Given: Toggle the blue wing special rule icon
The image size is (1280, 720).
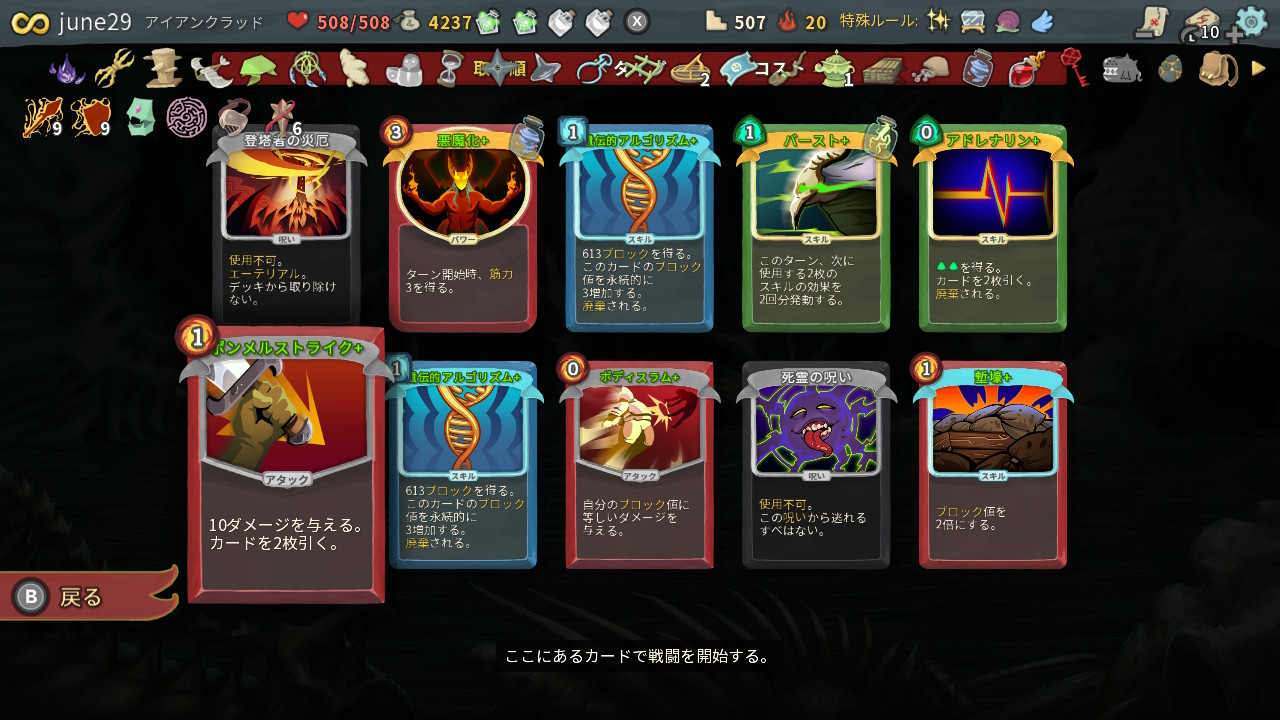Looking at the screenshot, I should click(x=1041, y=19).
